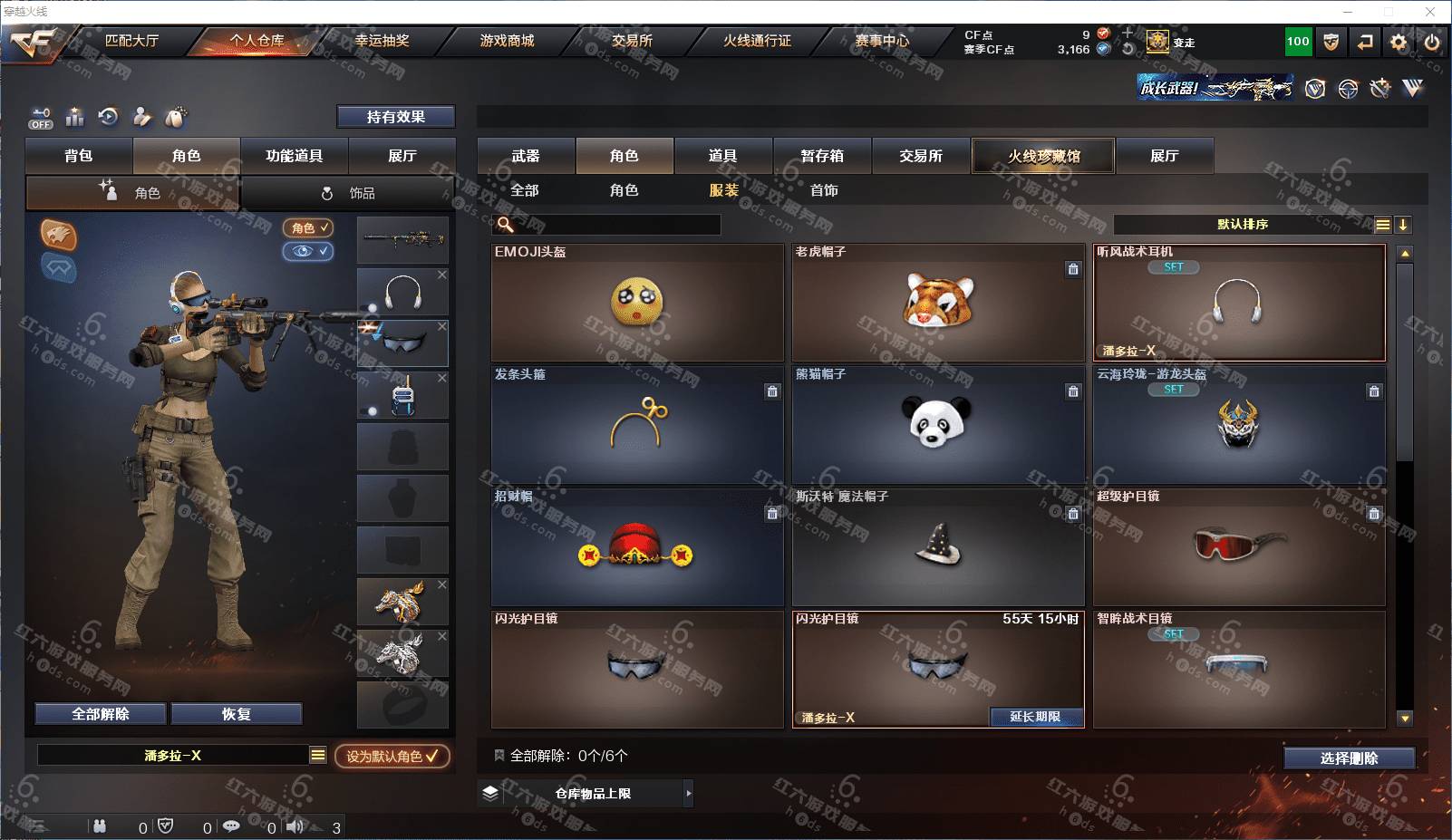Open the 游戏商城 game shop

point(507,41)
